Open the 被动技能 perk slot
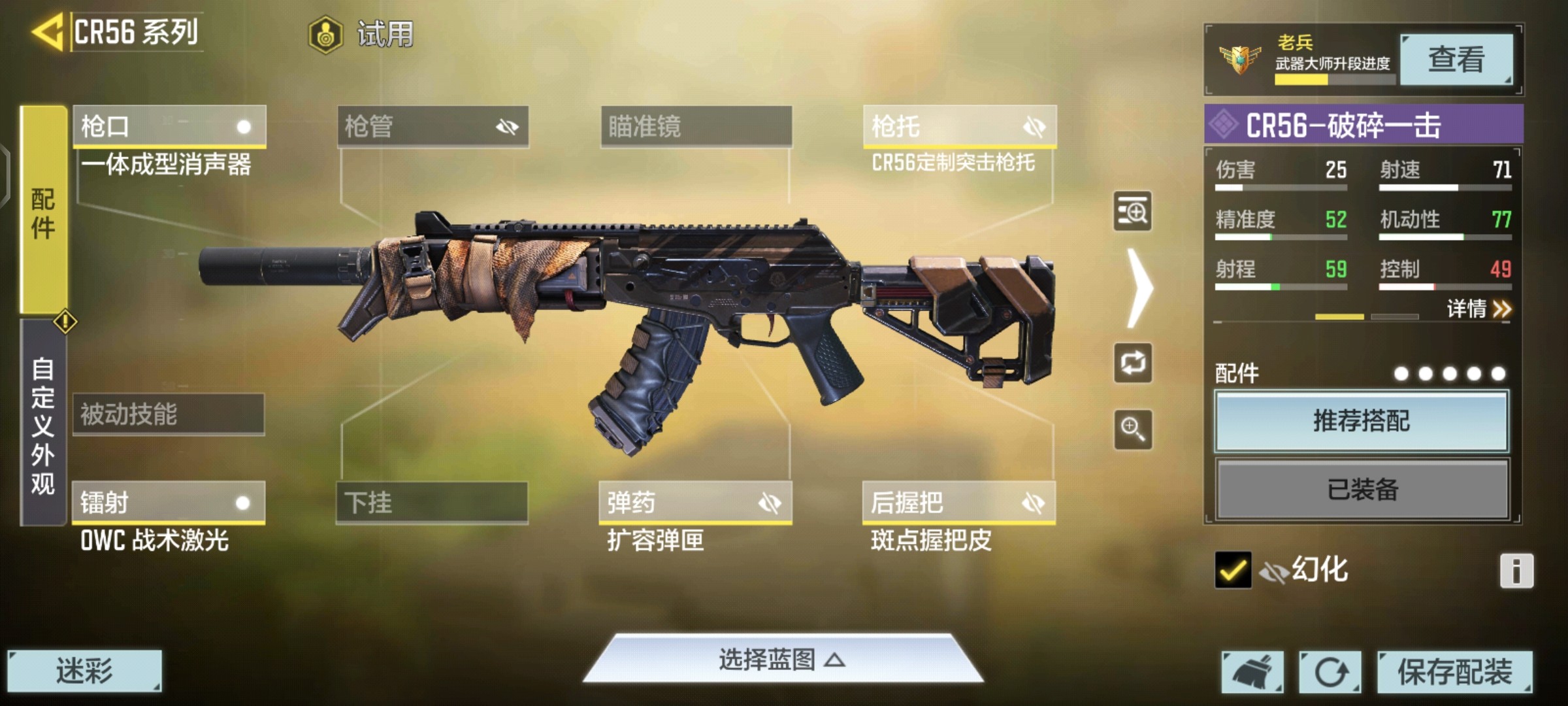1568x706 pixels. [169, 414]
